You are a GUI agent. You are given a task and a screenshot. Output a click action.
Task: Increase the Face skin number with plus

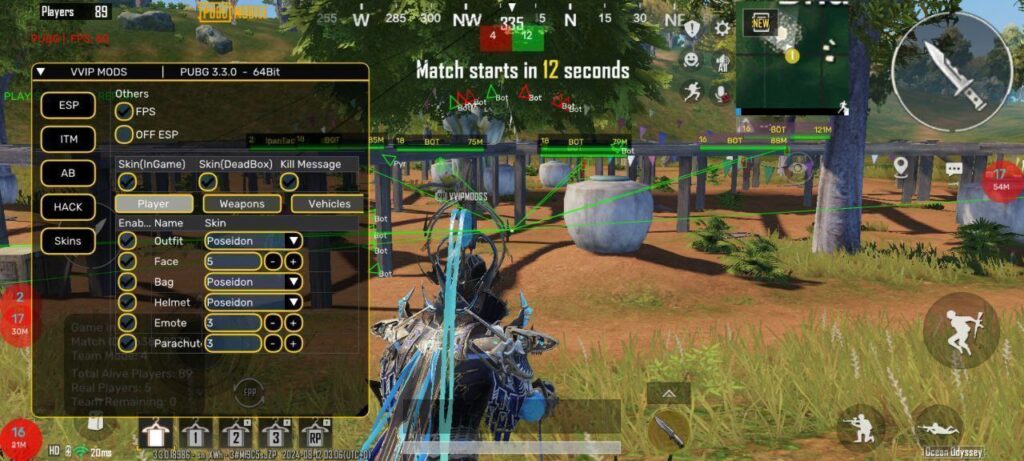click(x=294, y=261)
